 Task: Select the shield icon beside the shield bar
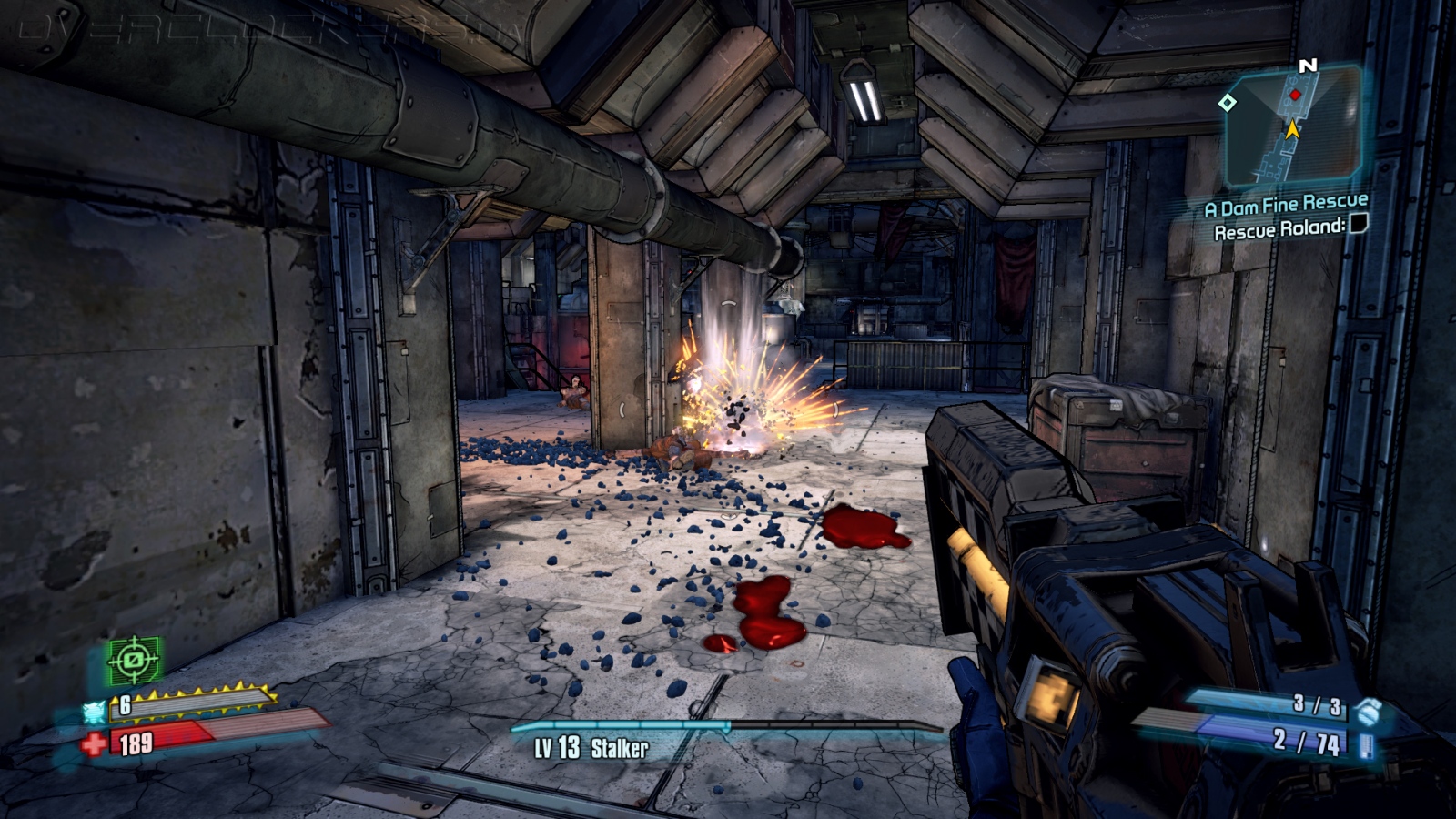[x=95, y=711]
